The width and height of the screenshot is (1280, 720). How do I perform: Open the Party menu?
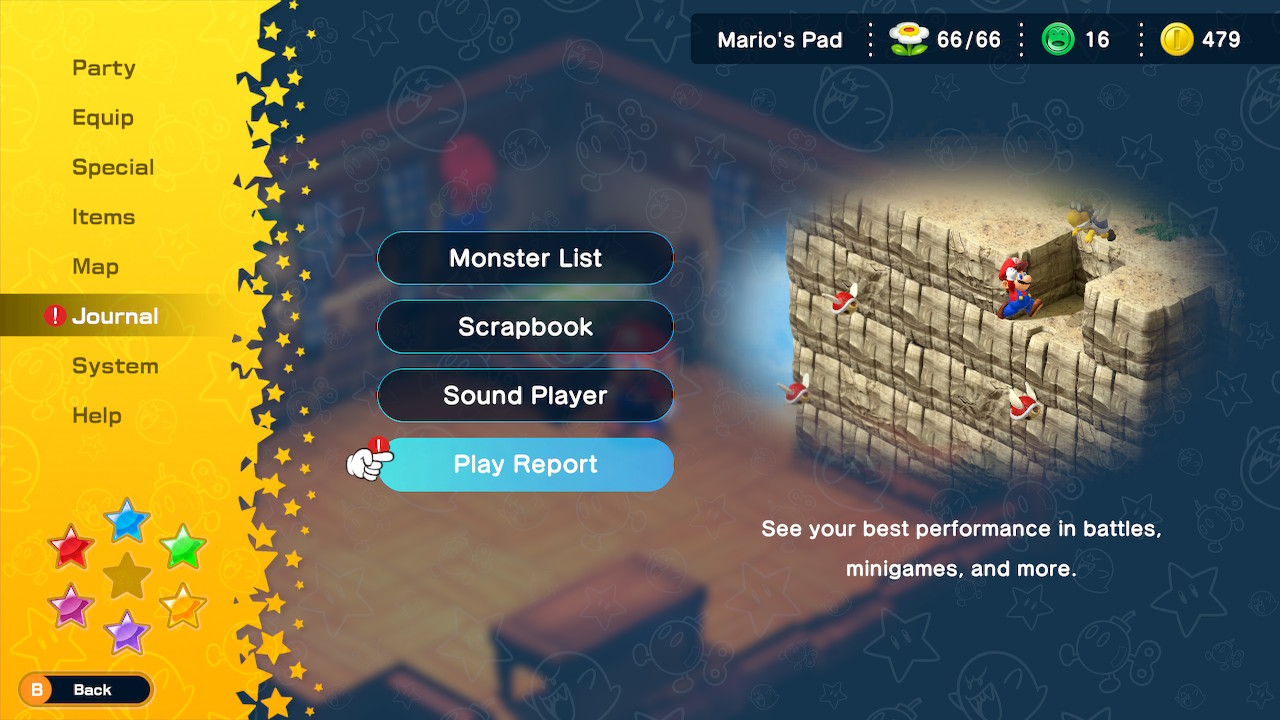pyautogui.click(x=103, y=67)
